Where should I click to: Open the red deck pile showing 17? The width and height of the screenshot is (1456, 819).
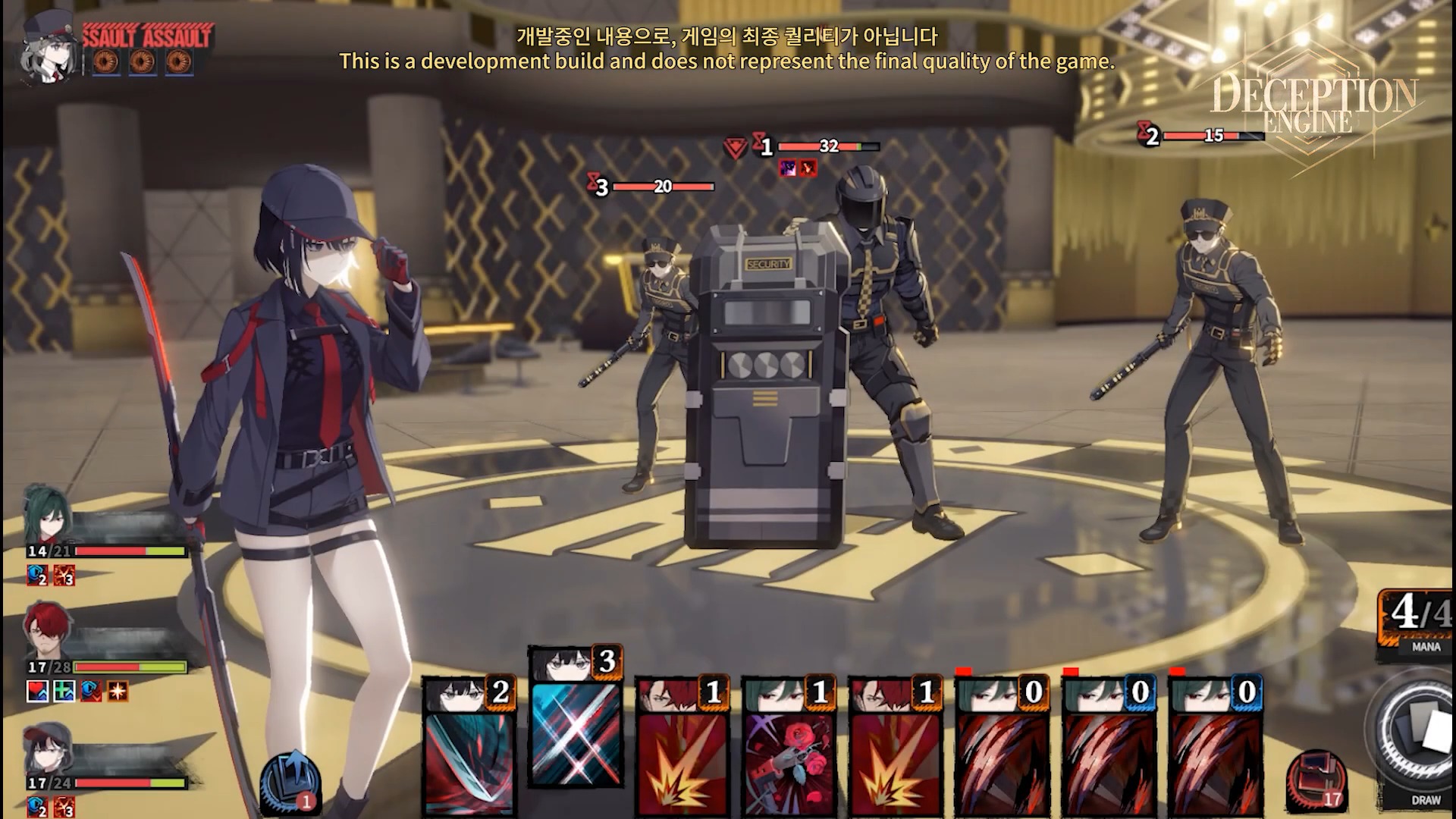pyautogui.click(x=1316, y=781)
